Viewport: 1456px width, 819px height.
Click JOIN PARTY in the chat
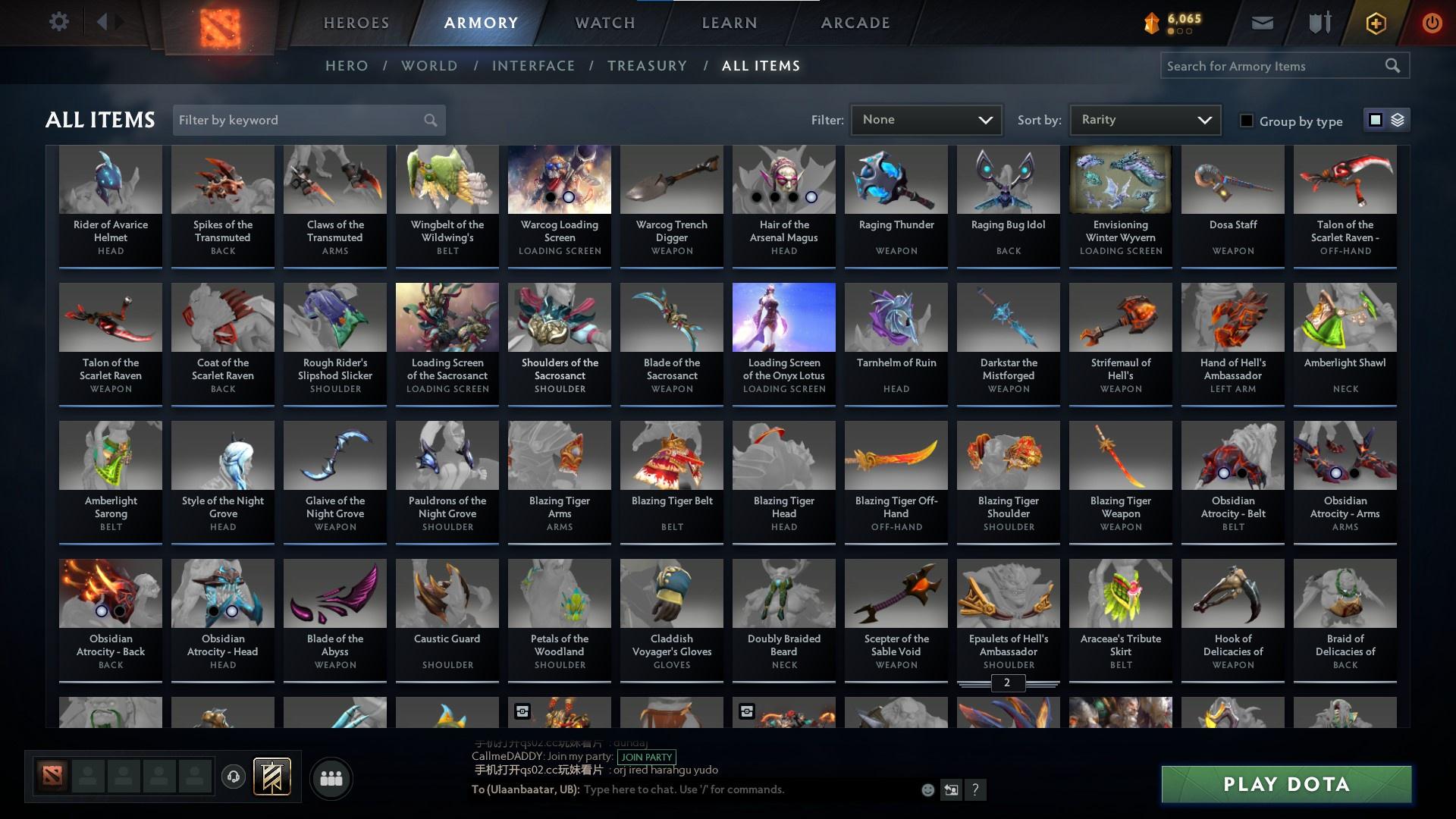pos(646,758)
